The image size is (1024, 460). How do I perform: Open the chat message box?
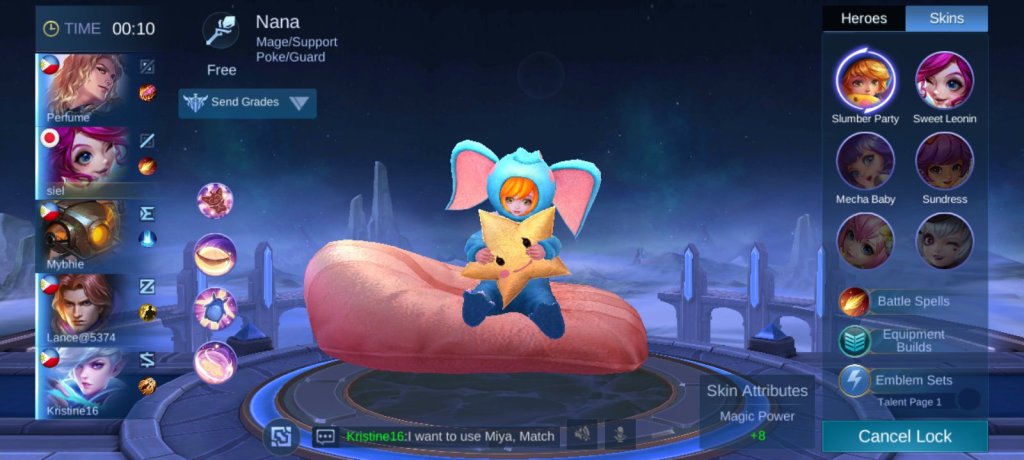pos(450,436)
